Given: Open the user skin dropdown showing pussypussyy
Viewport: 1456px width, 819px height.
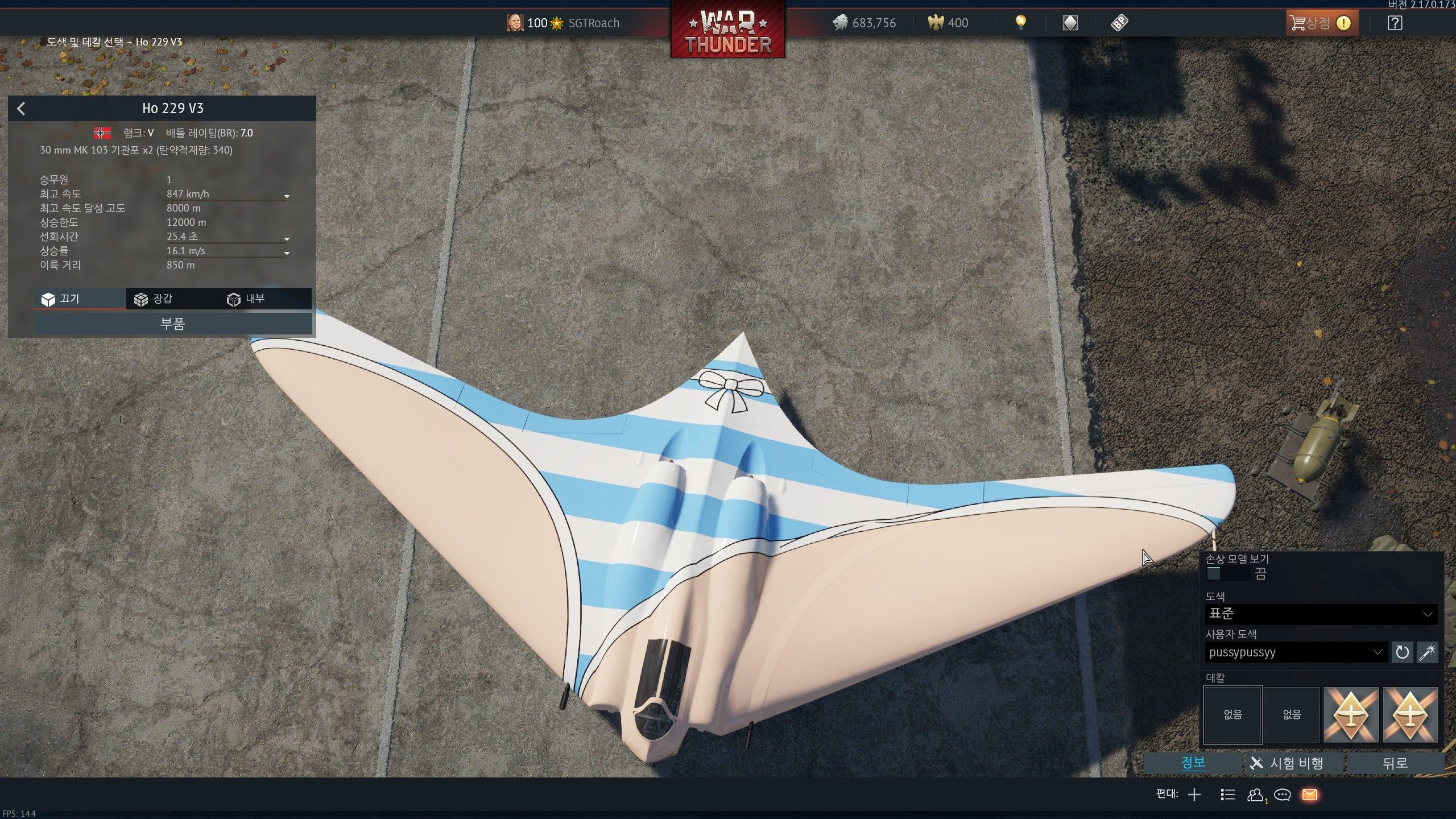Looking at the screenshot, I should tap(1295, 652).
